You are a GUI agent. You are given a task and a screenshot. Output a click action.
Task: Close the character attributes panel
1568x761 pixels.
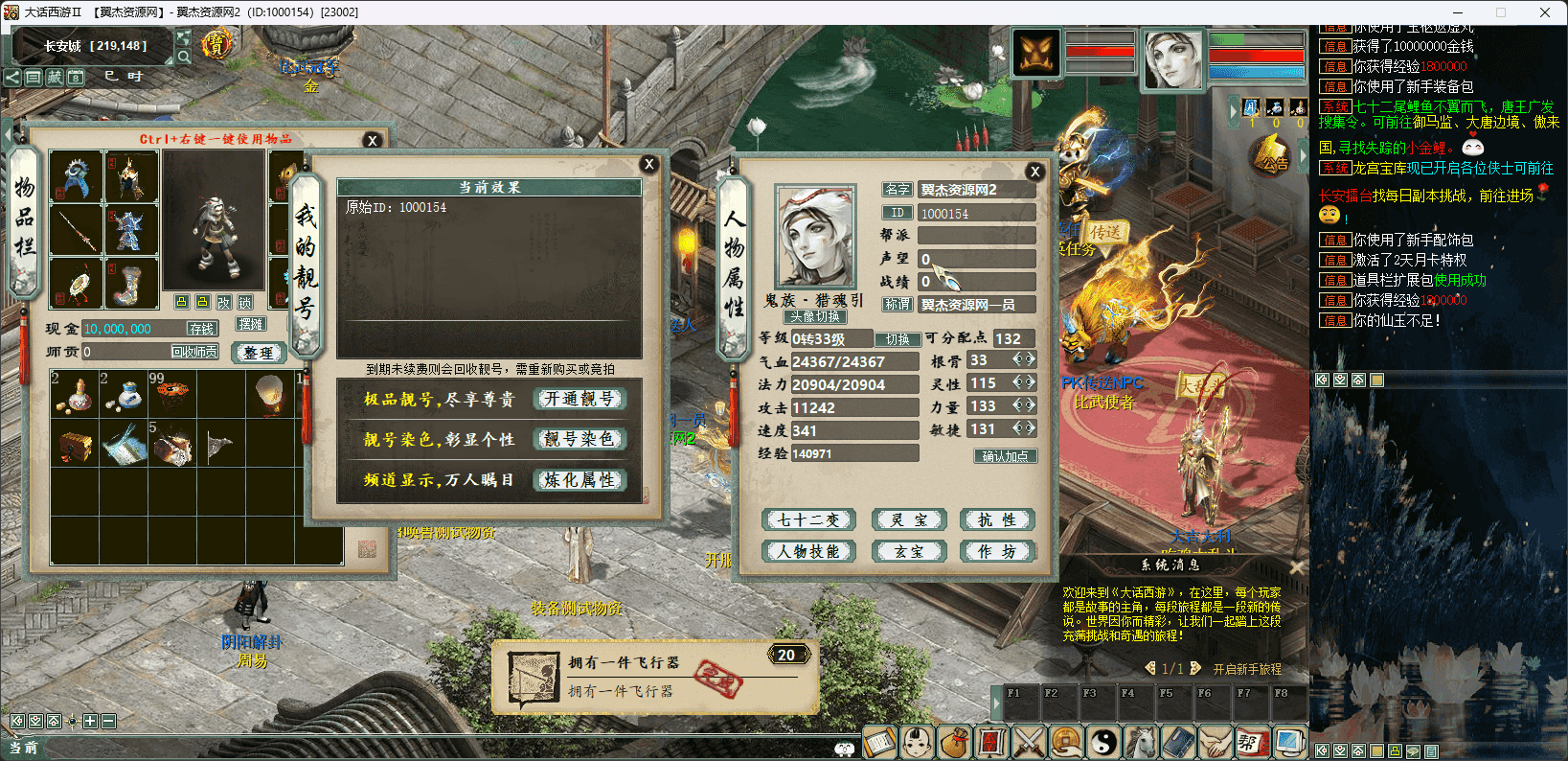[x=1034, y=172]
